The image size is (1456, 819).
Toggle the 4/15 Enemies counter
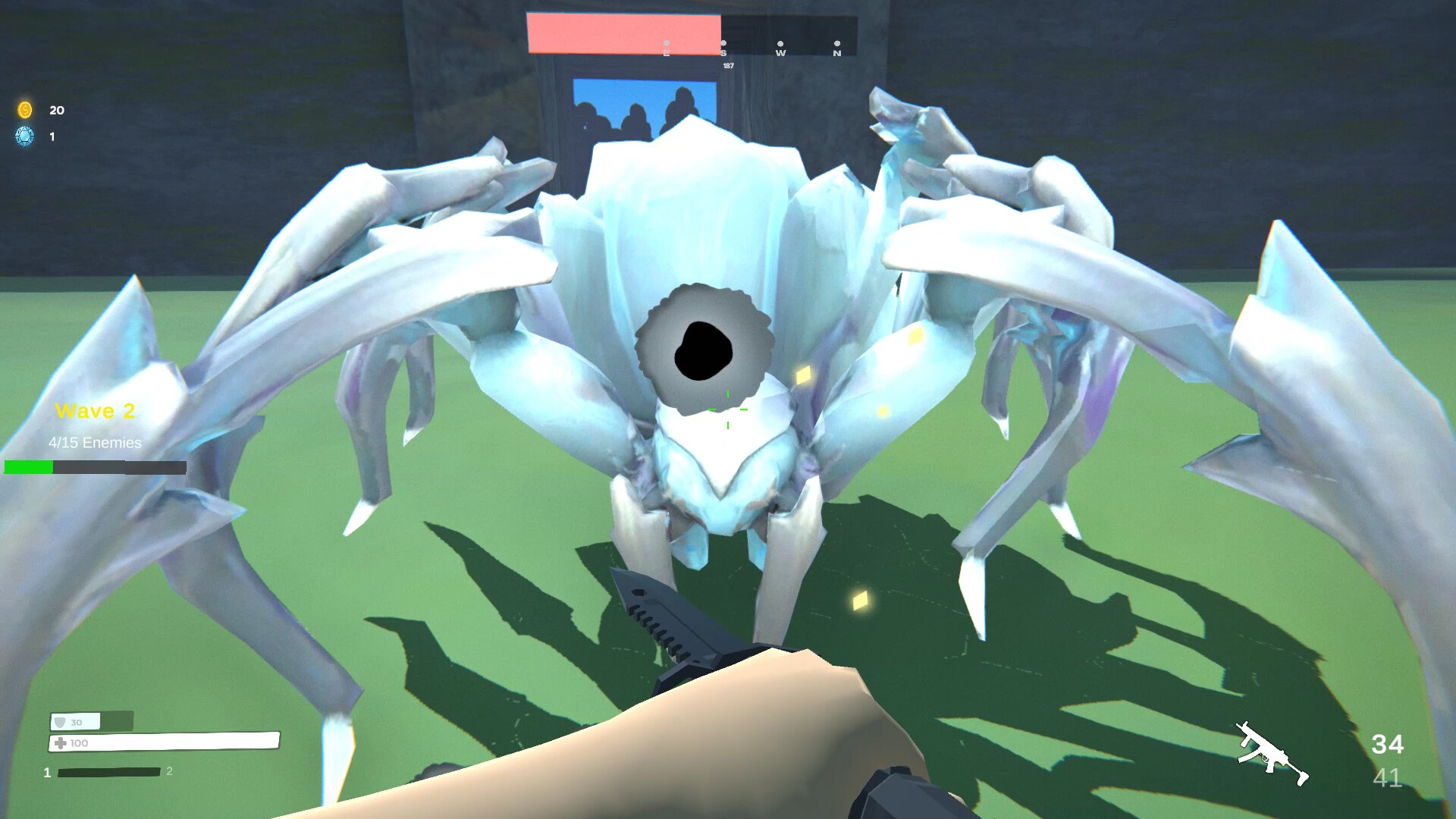pyautogui.click(x=93, y=442)
